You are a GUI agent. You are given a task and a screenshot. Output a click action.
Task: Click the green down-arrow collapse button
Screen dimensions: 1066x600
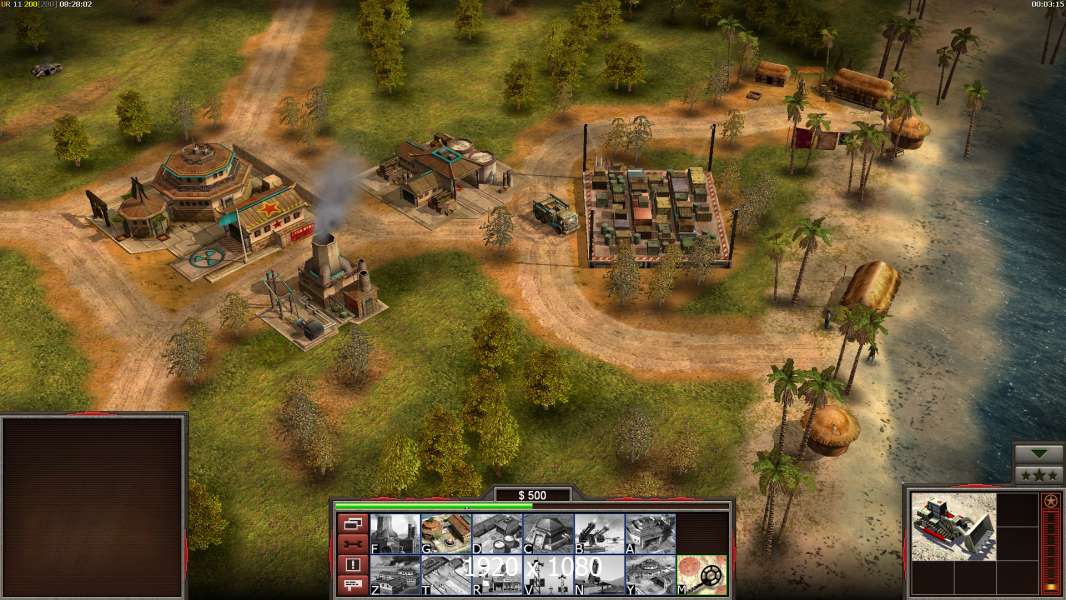1039,454
